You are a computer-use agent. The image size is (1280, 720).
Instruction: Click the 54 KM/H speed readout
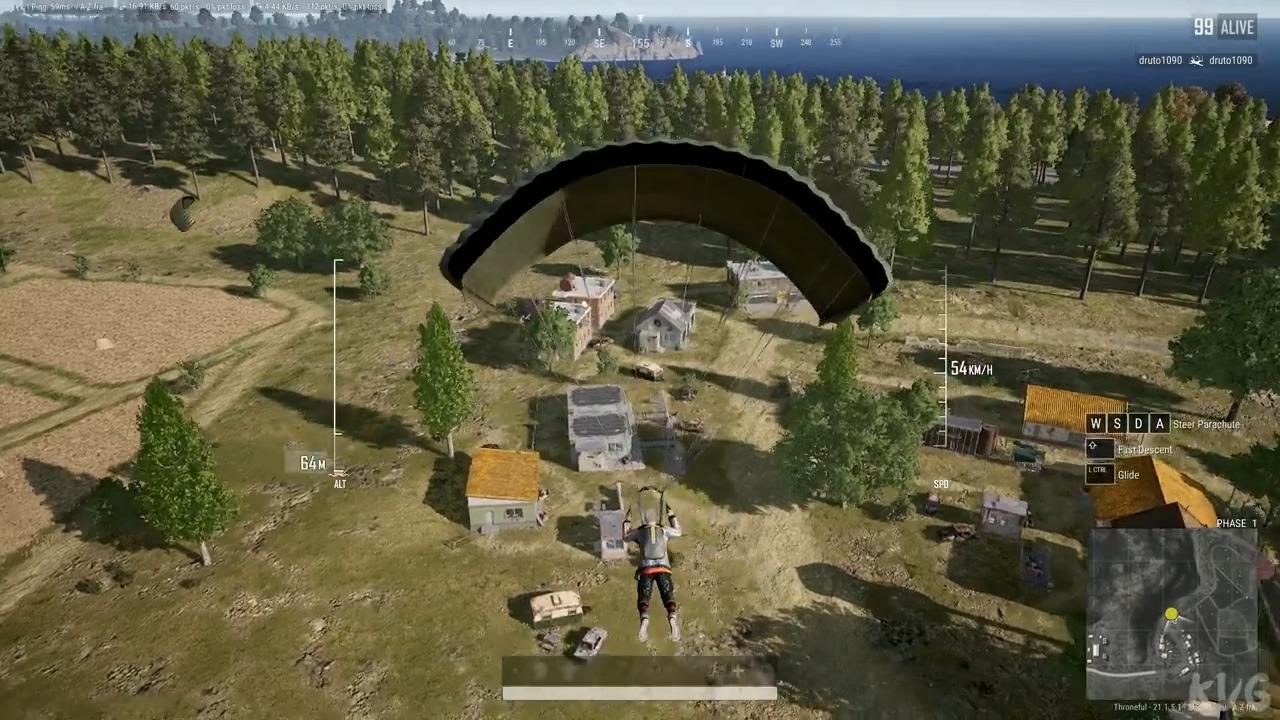[x=972, y=369]
